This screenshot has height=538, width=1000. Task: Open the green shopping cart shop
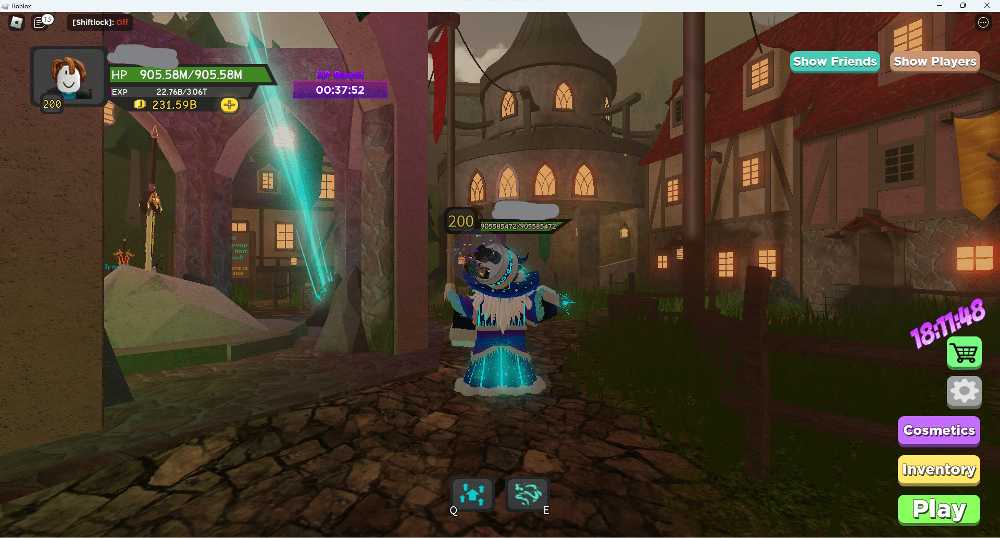(x=964, y=352)
